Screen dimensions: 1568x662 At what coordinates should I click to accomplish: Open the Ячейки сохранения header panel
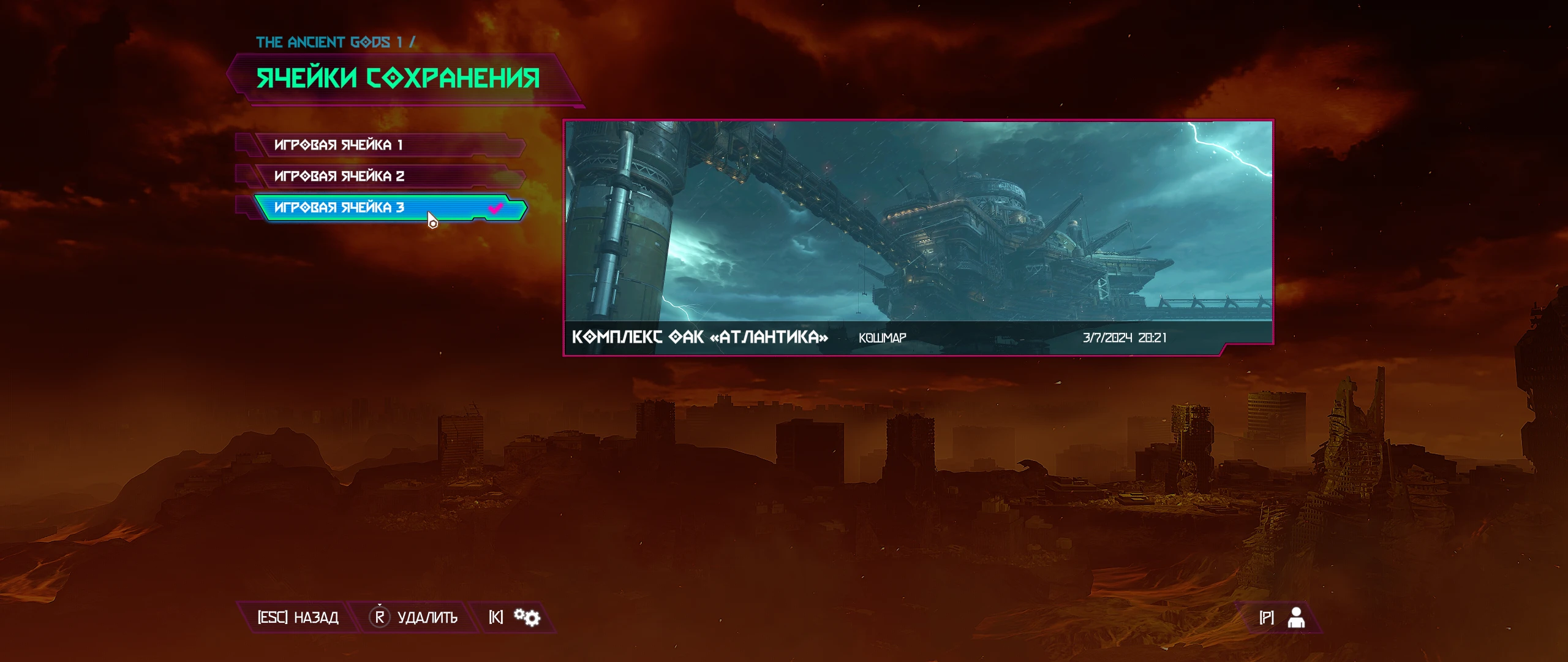(x=399, y=78)
